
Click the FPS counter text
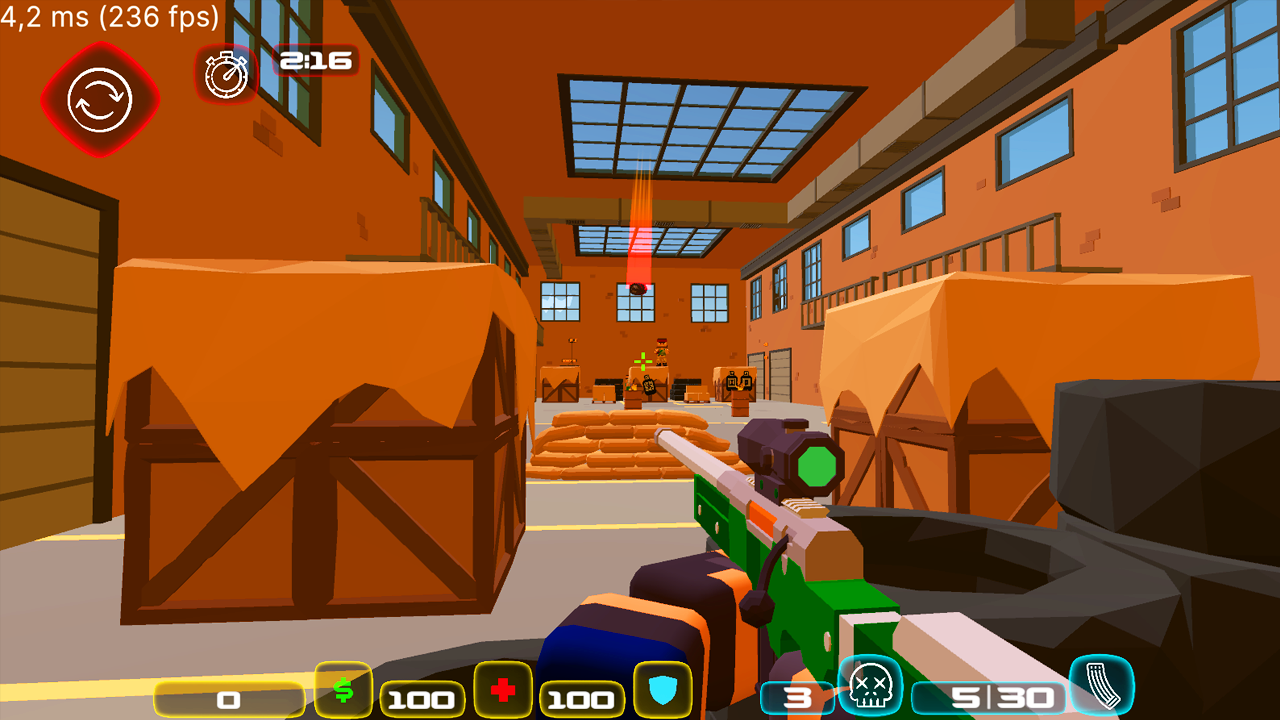pyautogui.click(x=108, y=17)
